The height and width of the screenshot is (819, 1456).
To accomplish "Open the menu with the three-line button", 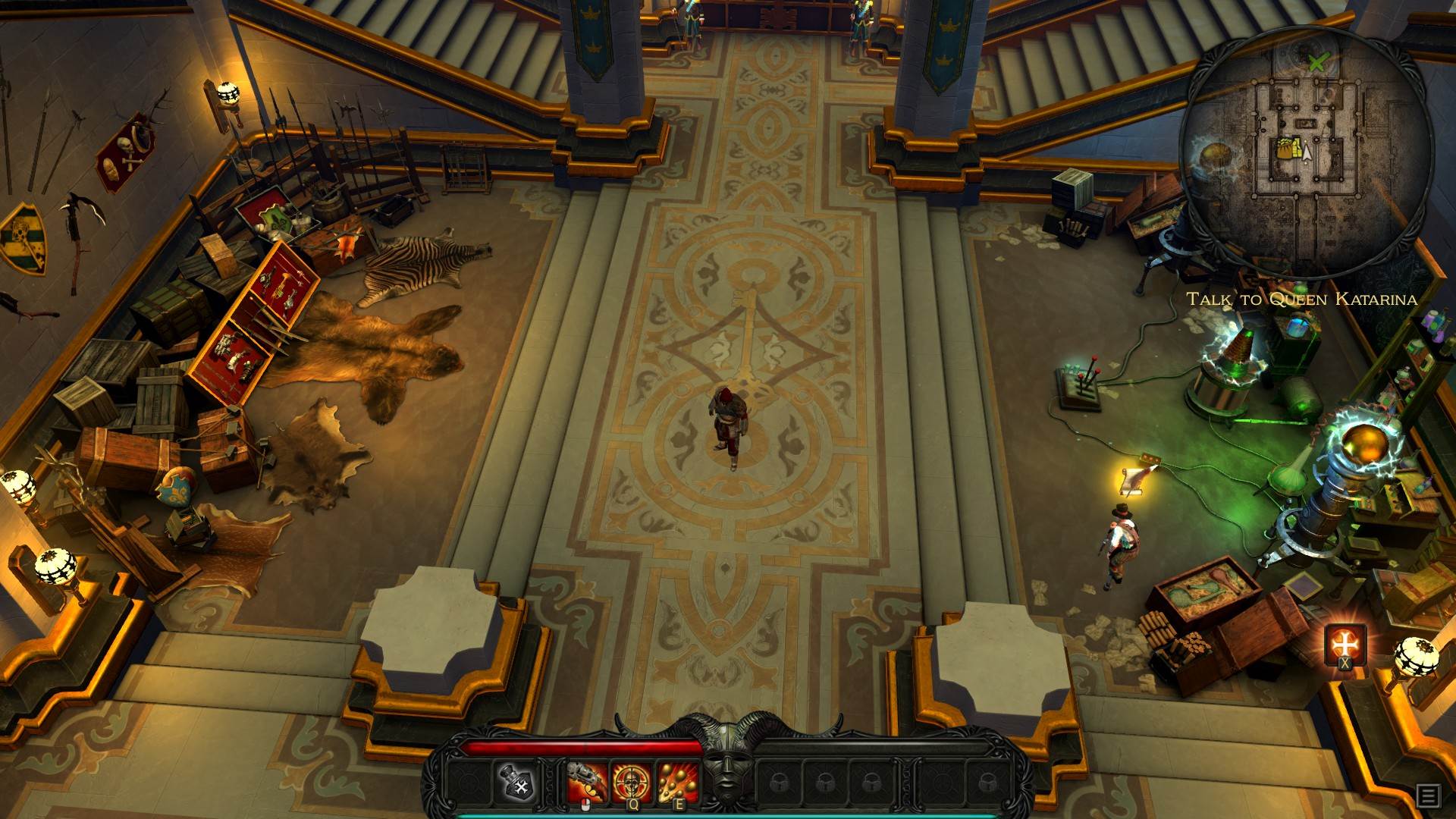I will point(1428,795).
